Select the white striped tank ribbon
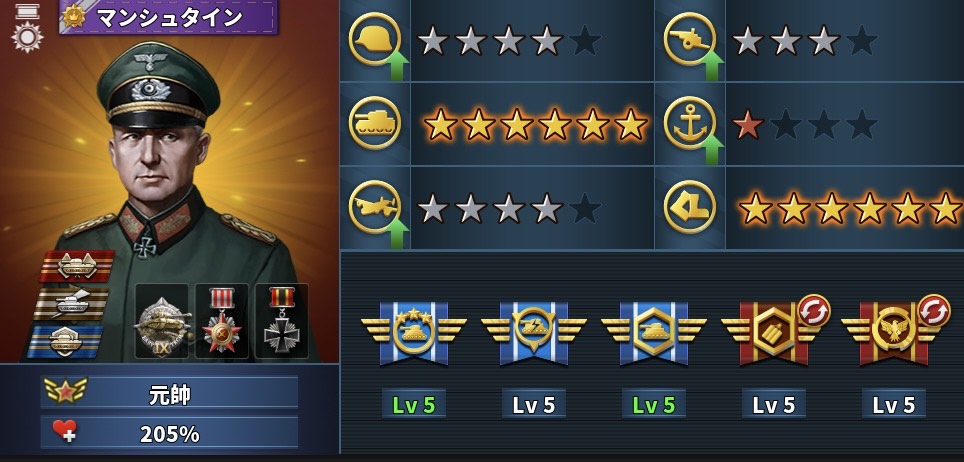964x462 pixels. (x=72, y=303)
